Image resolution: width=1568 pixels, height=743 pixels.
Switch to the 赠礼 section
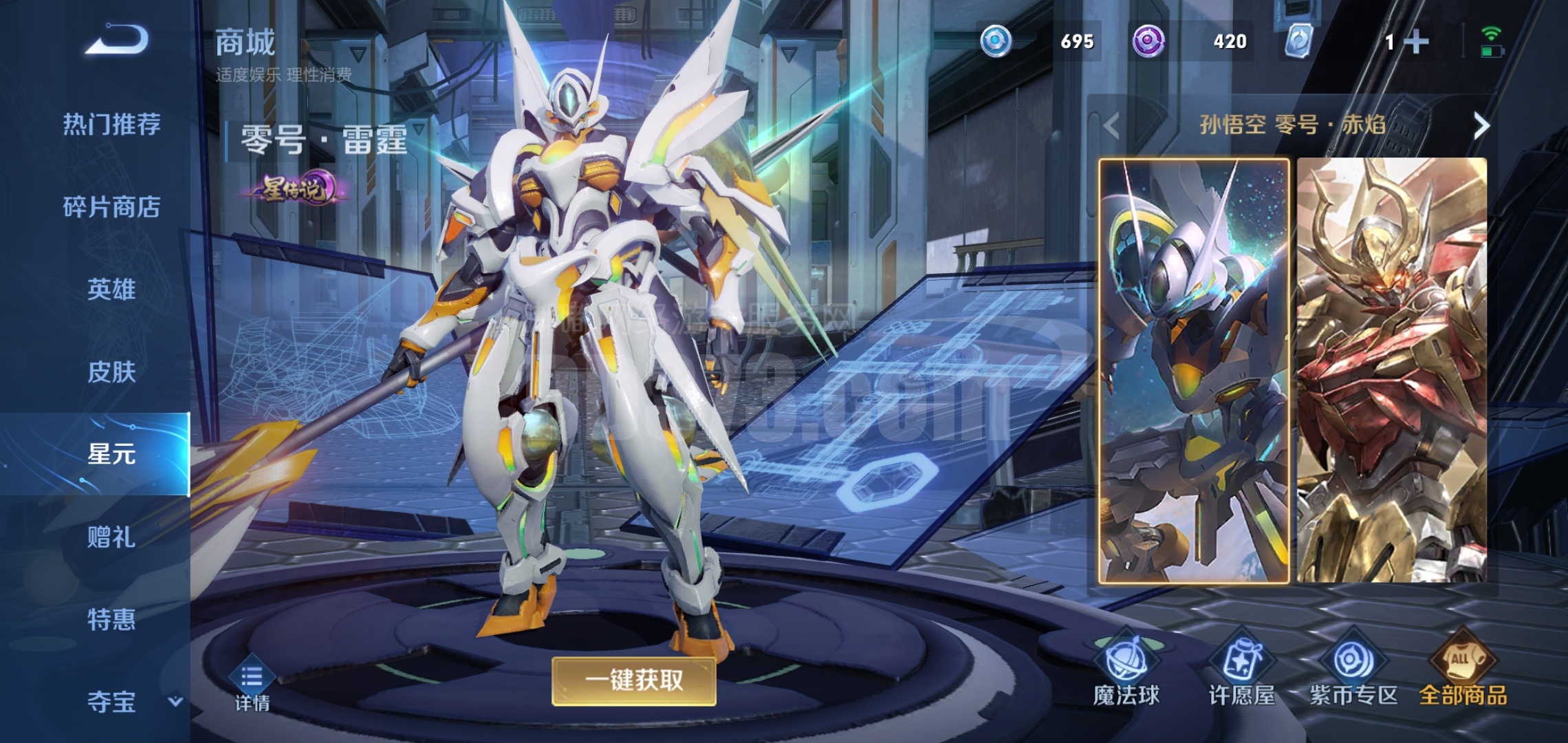(111, 537)
